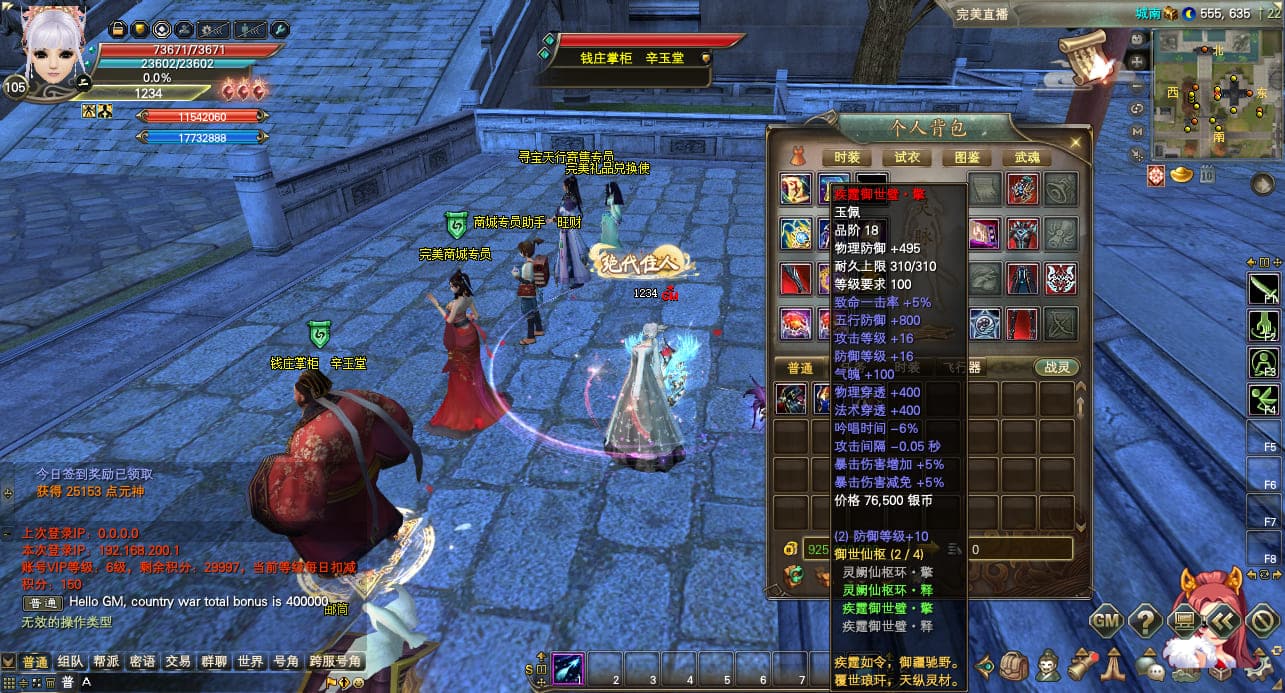Image resolution: width=1285 pixels, height=693 pixels.
Task: Open the 交易 chat channel
Action: click(178, 662)
